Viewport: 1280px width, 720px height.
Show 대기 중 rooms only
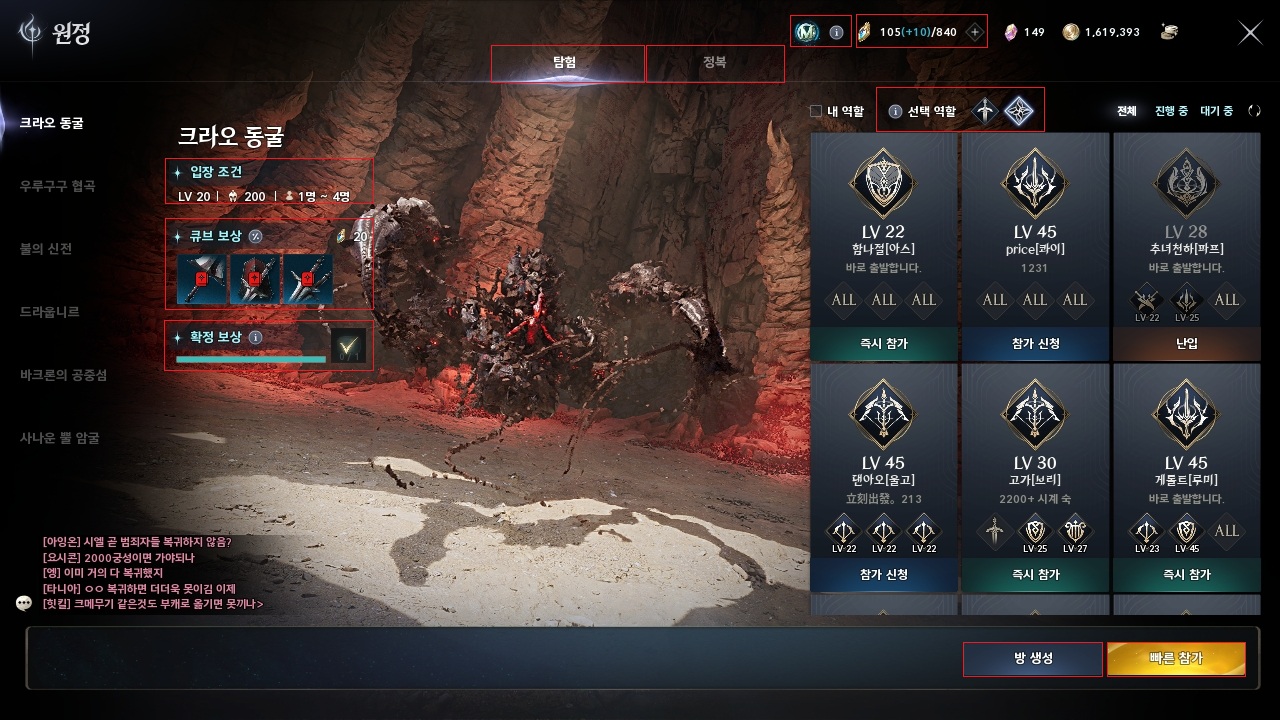1216,111
